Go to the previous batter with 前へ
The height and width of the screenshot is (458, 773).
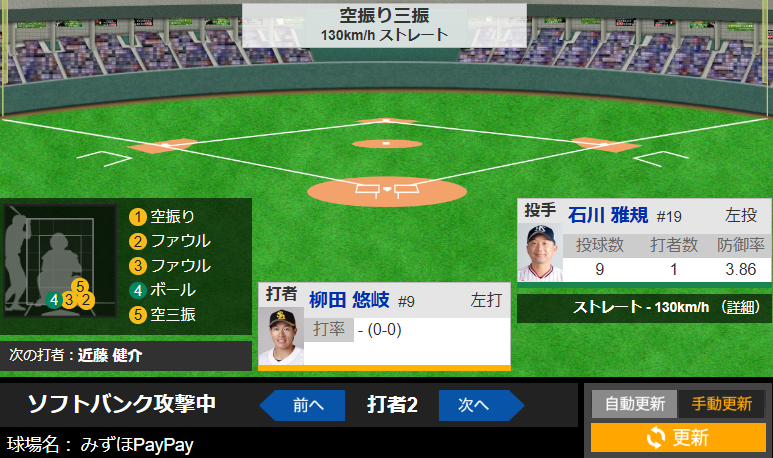pyautogui.click(x=304, y=405)
